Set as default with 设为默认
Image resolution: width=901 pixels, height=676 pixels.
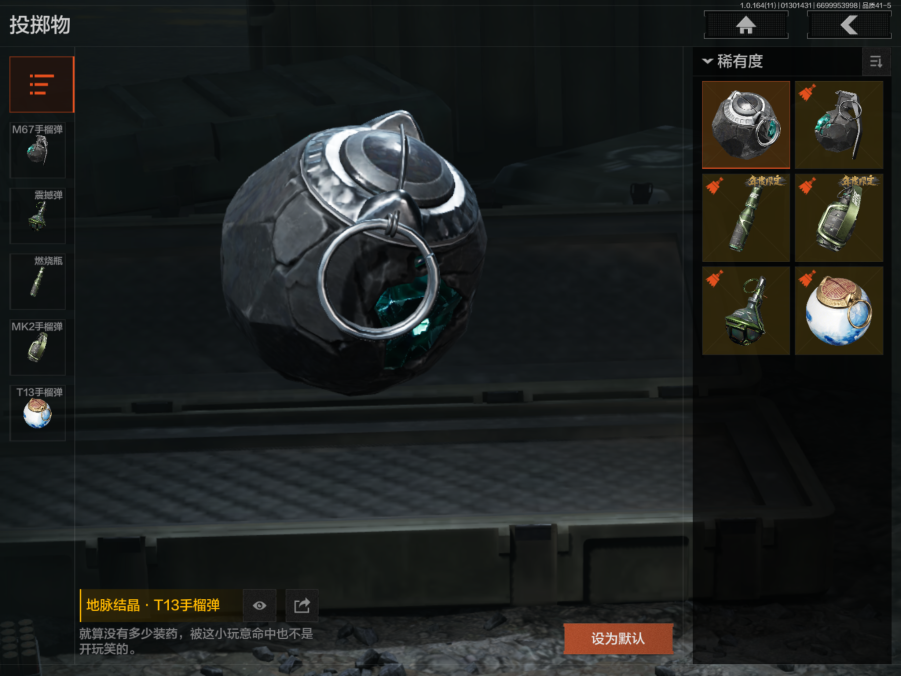click(618, 638)
